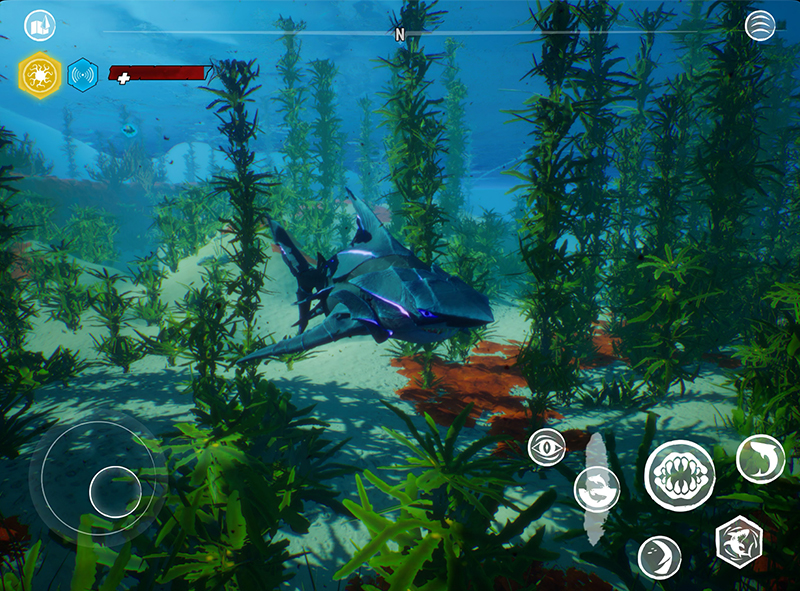The height and width of the screenshot is (591, 800).
Task: Activate the hexagon shark ability button
Action: tap(740, 542)
